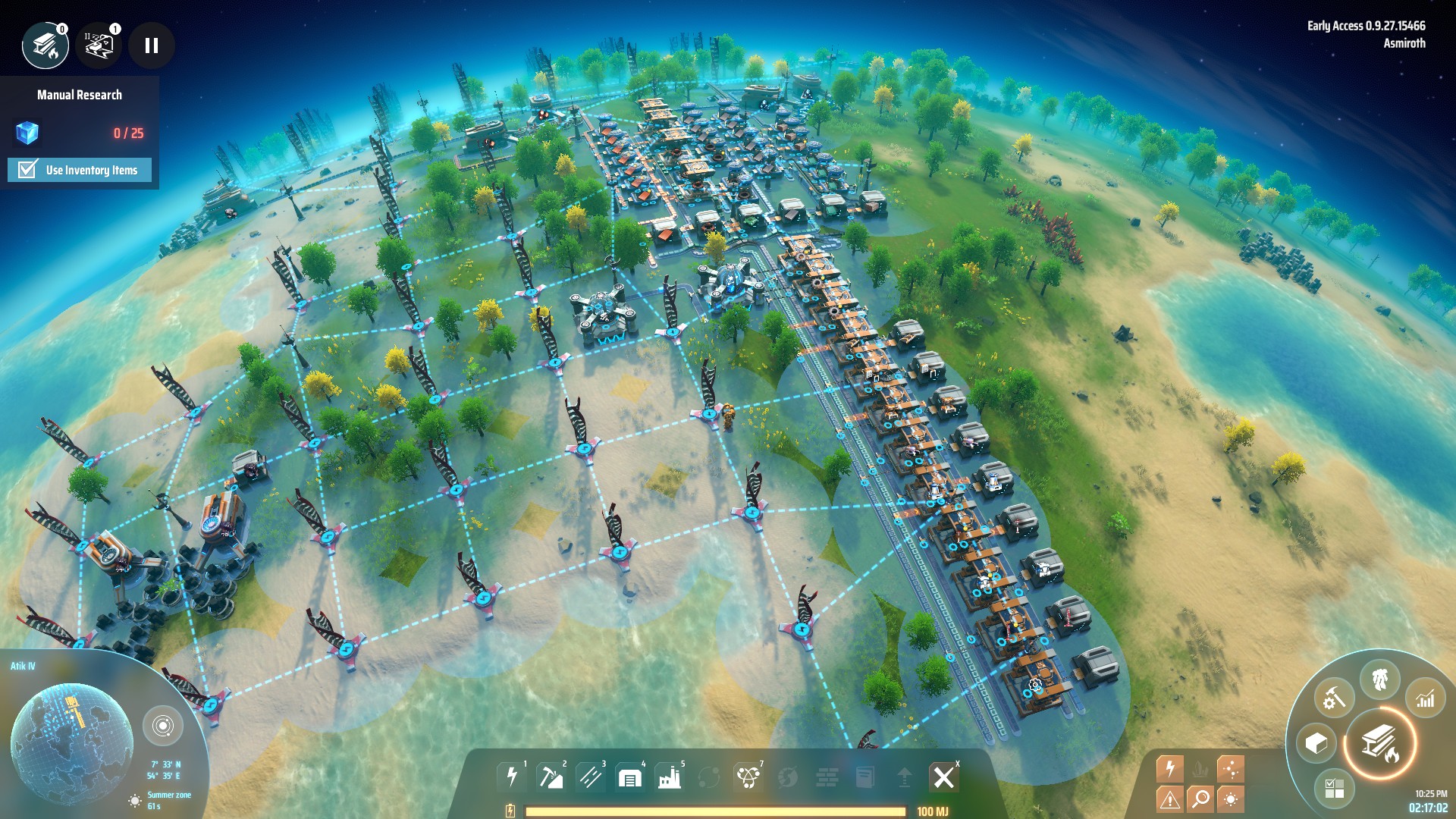Screen dimensions: 1456x819
Task: Select the conveyor research icon with badge 1
Action: (99, 45)
